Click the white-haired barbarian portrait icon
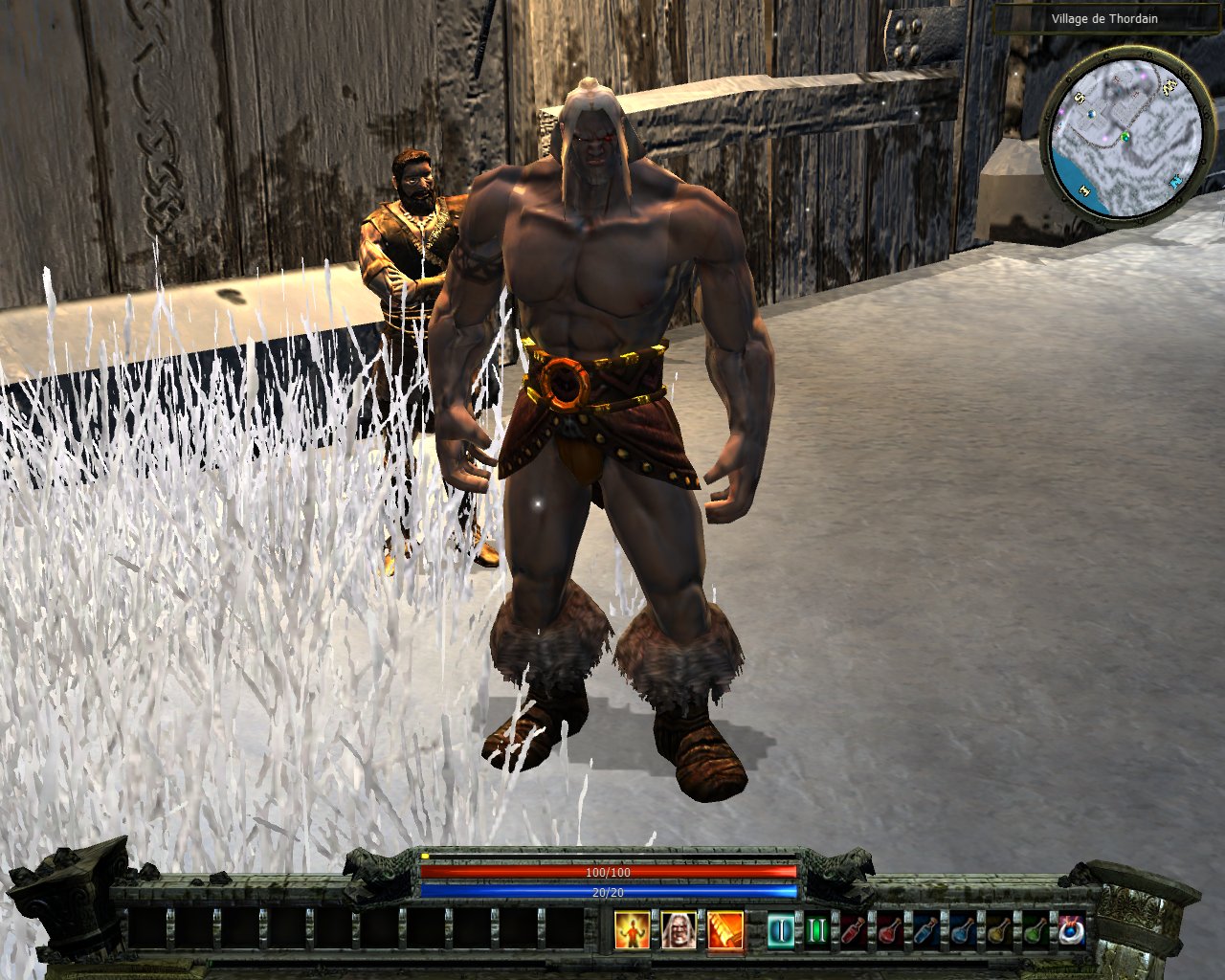 679,929
